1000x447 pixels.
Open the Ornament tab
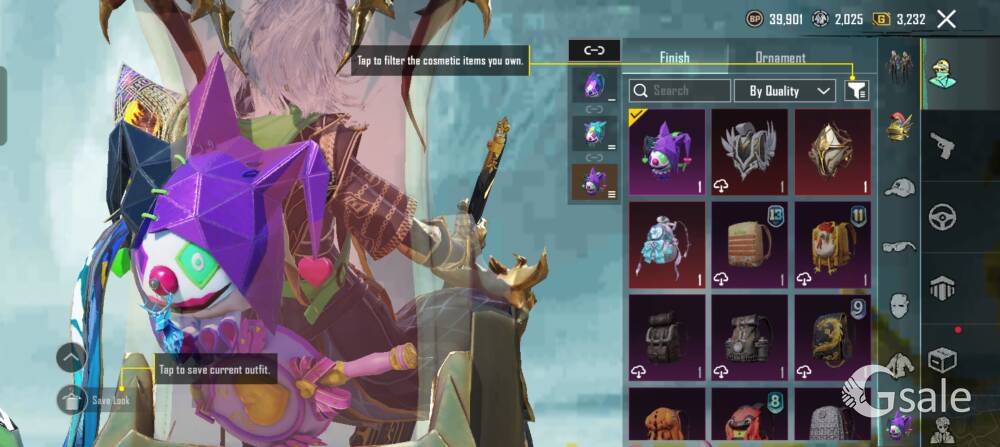(780, 58)
